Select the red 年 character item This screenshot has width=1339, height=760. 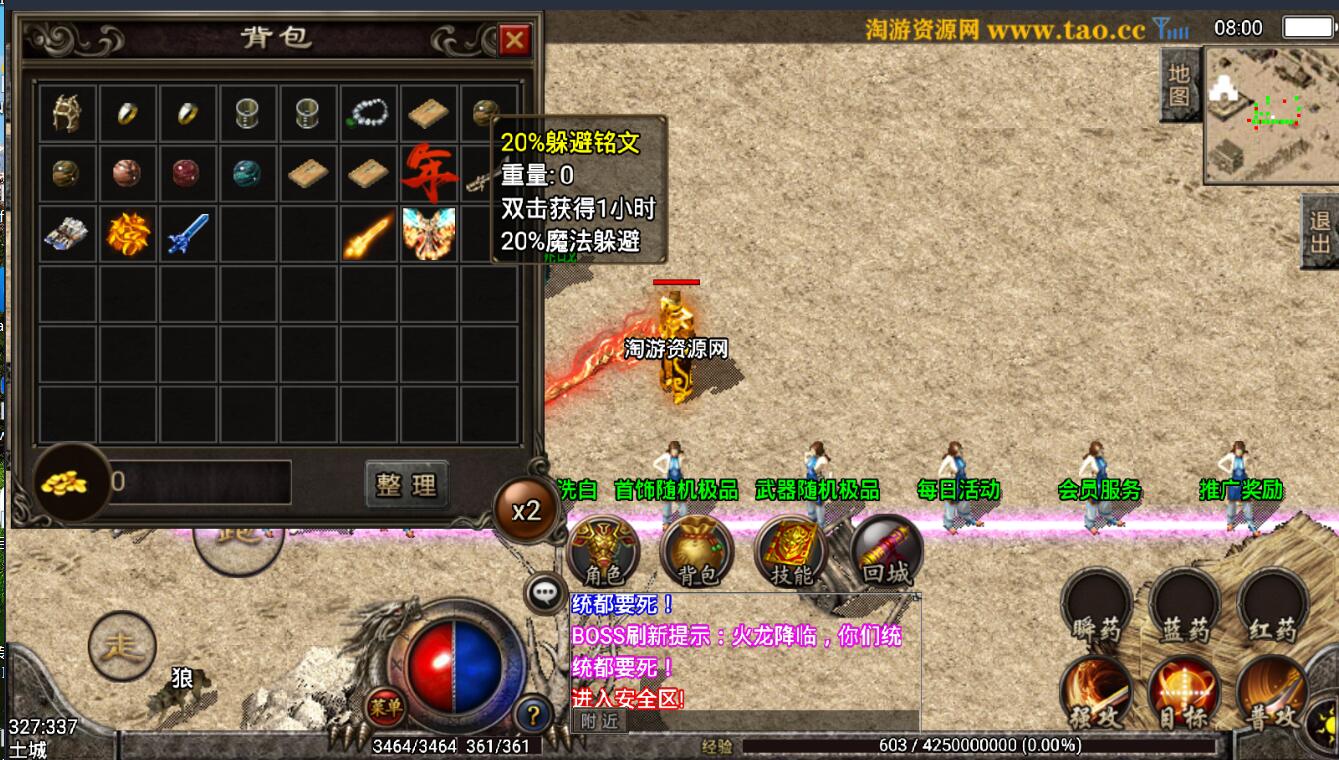[x=429, y=173]
